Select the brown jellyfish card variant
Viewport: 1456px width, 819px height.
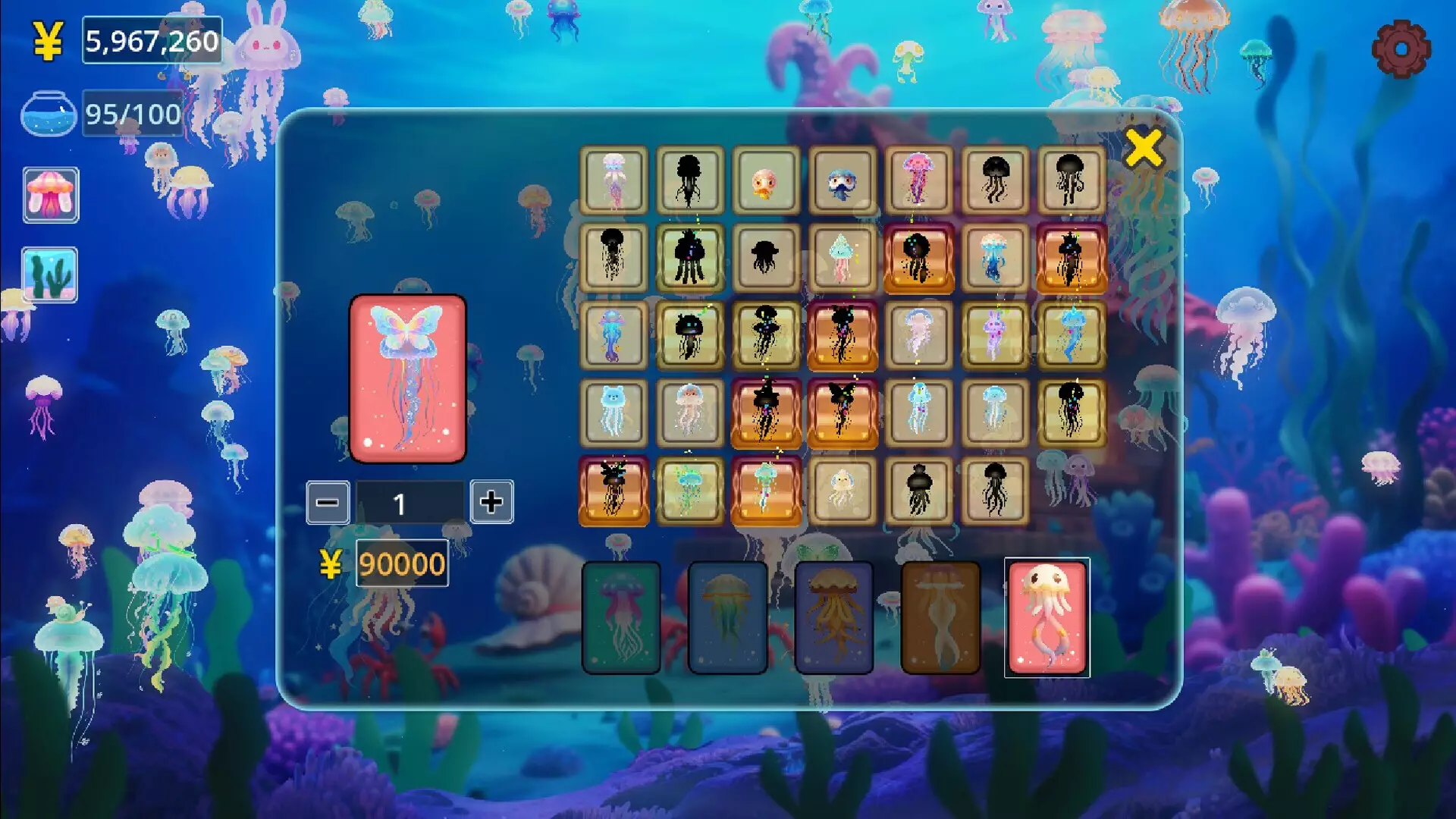coord(940,616)
